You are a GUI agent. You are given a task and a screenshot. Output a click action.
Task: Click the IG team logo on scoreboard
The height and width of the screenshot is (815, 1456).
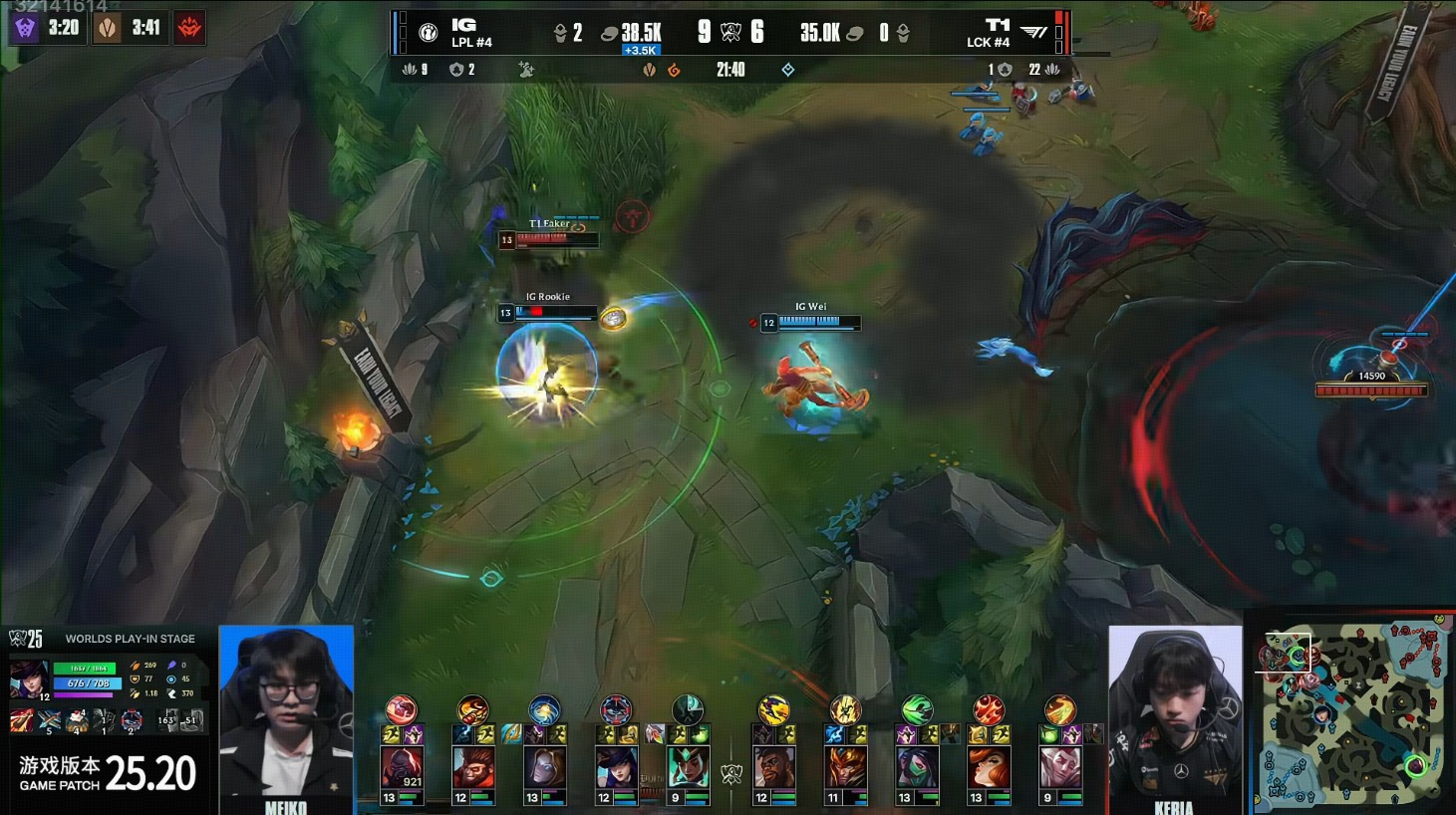point(429,34)
